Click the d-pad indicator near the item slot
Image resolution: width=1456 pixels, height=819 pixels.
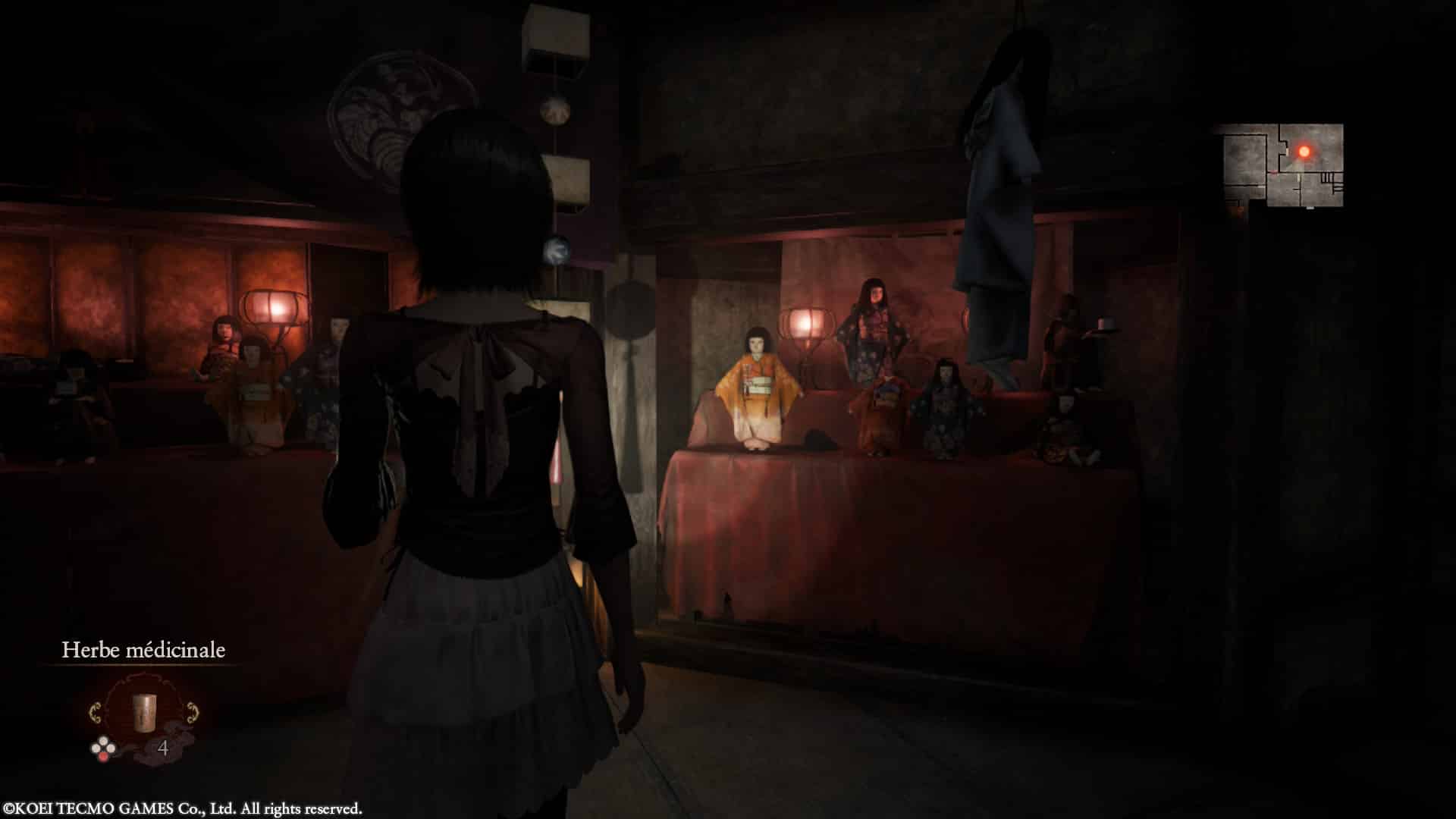coord(103,747)
